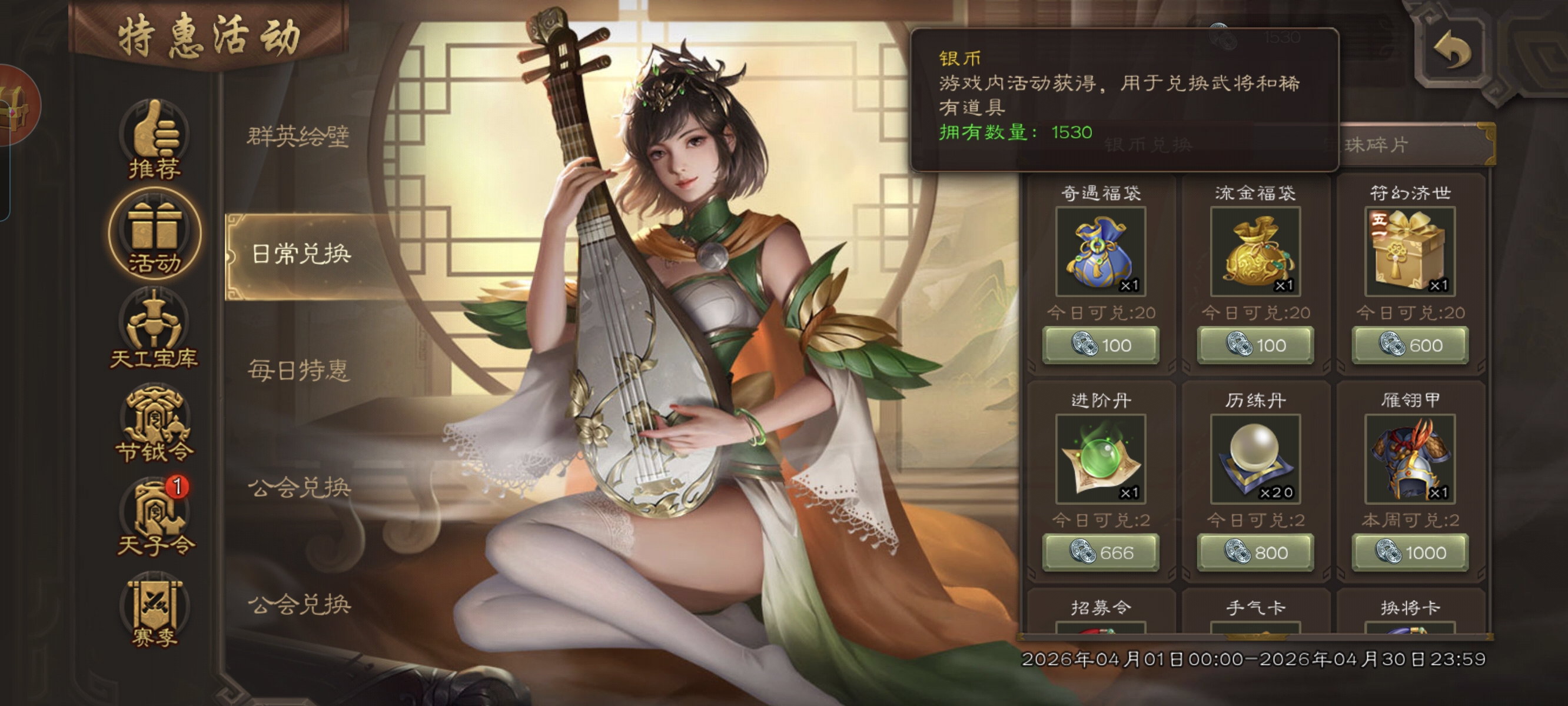Select the 活动 gift box icon
The height and width of the screenshot is (706, 1568).
(154, 234)
